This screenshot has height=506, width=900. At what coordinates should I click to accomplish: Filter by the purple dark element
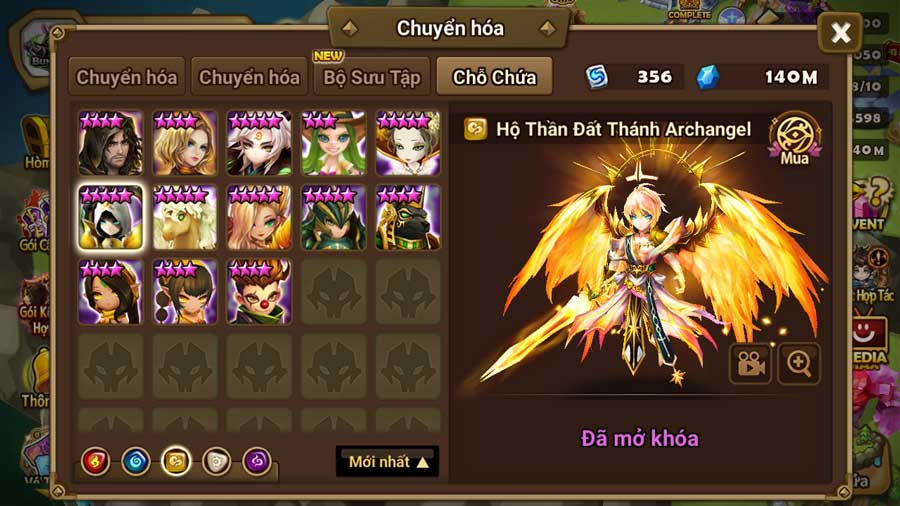click(257, 461)
